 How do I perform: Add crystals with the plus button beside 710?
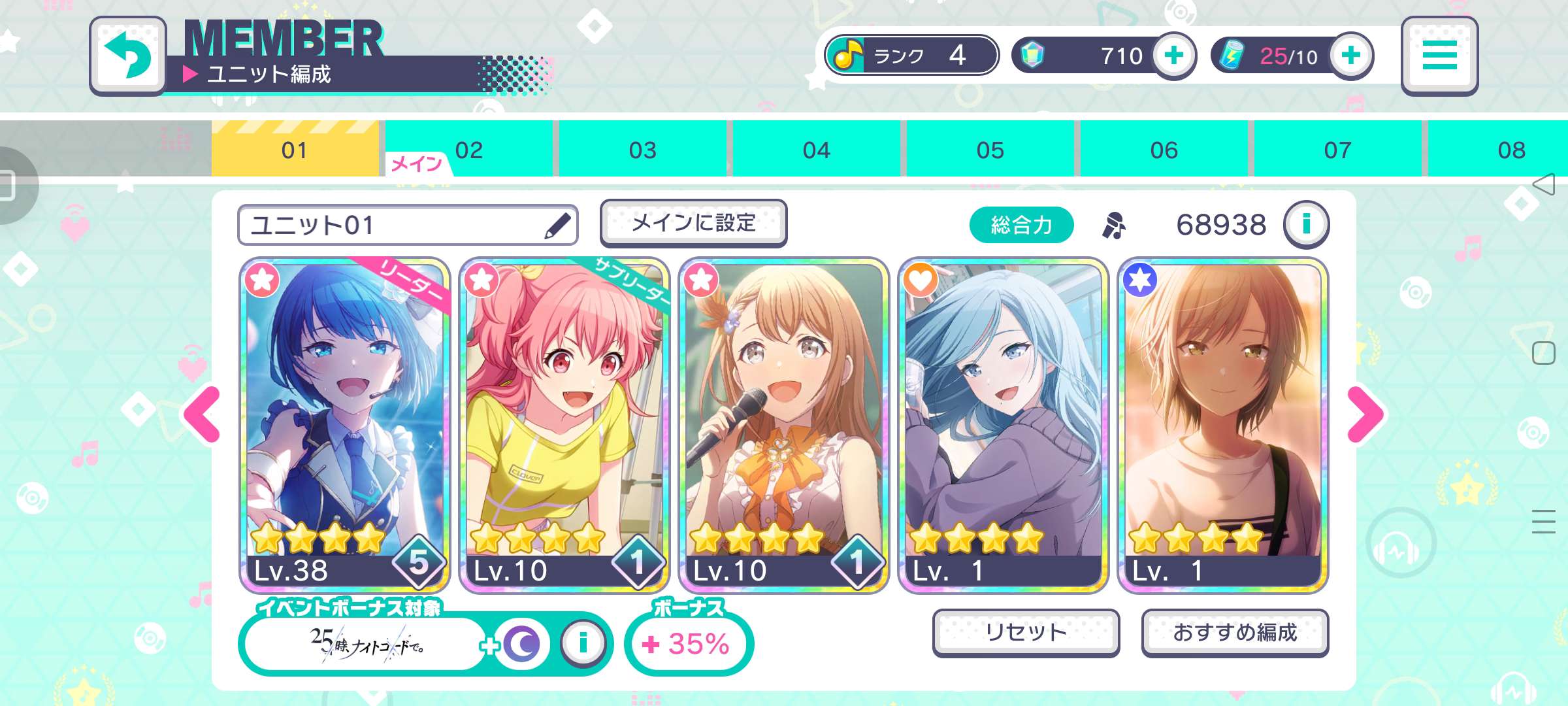click(x=1173, y=56)
